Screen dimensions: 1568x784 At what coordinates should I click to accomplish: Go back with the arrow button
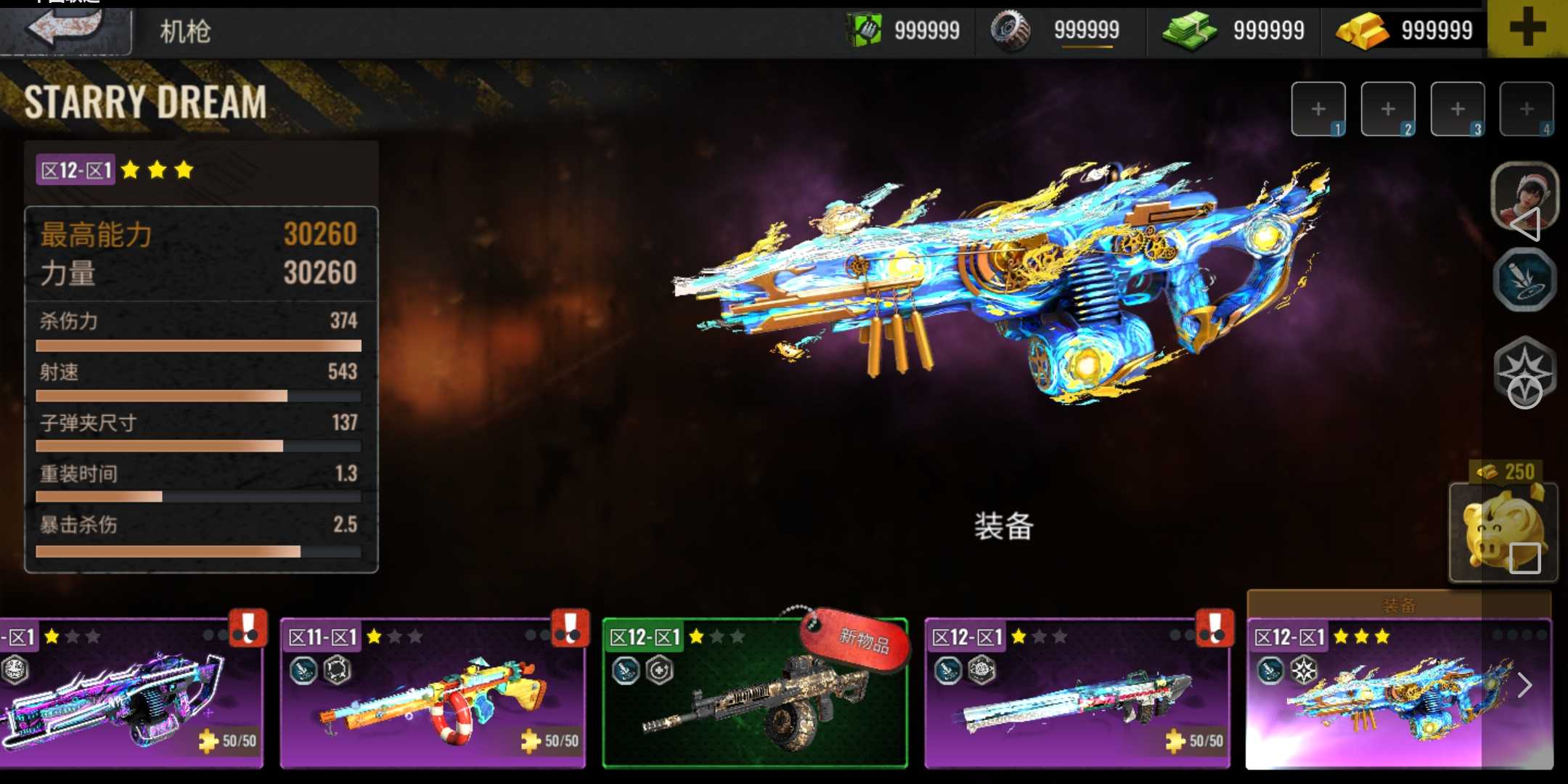click(65, 29)
